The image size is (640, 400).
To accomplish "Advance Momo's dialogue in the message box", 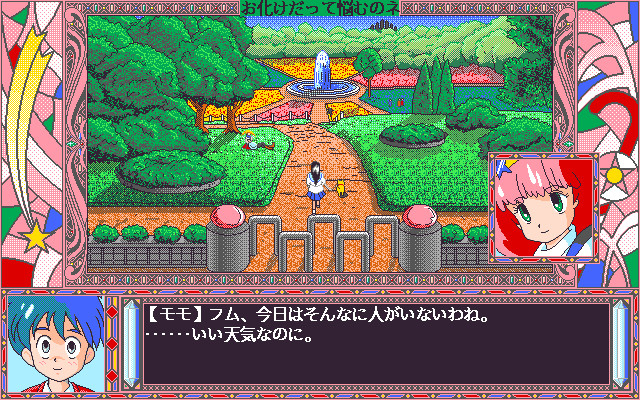I will 375,341.
